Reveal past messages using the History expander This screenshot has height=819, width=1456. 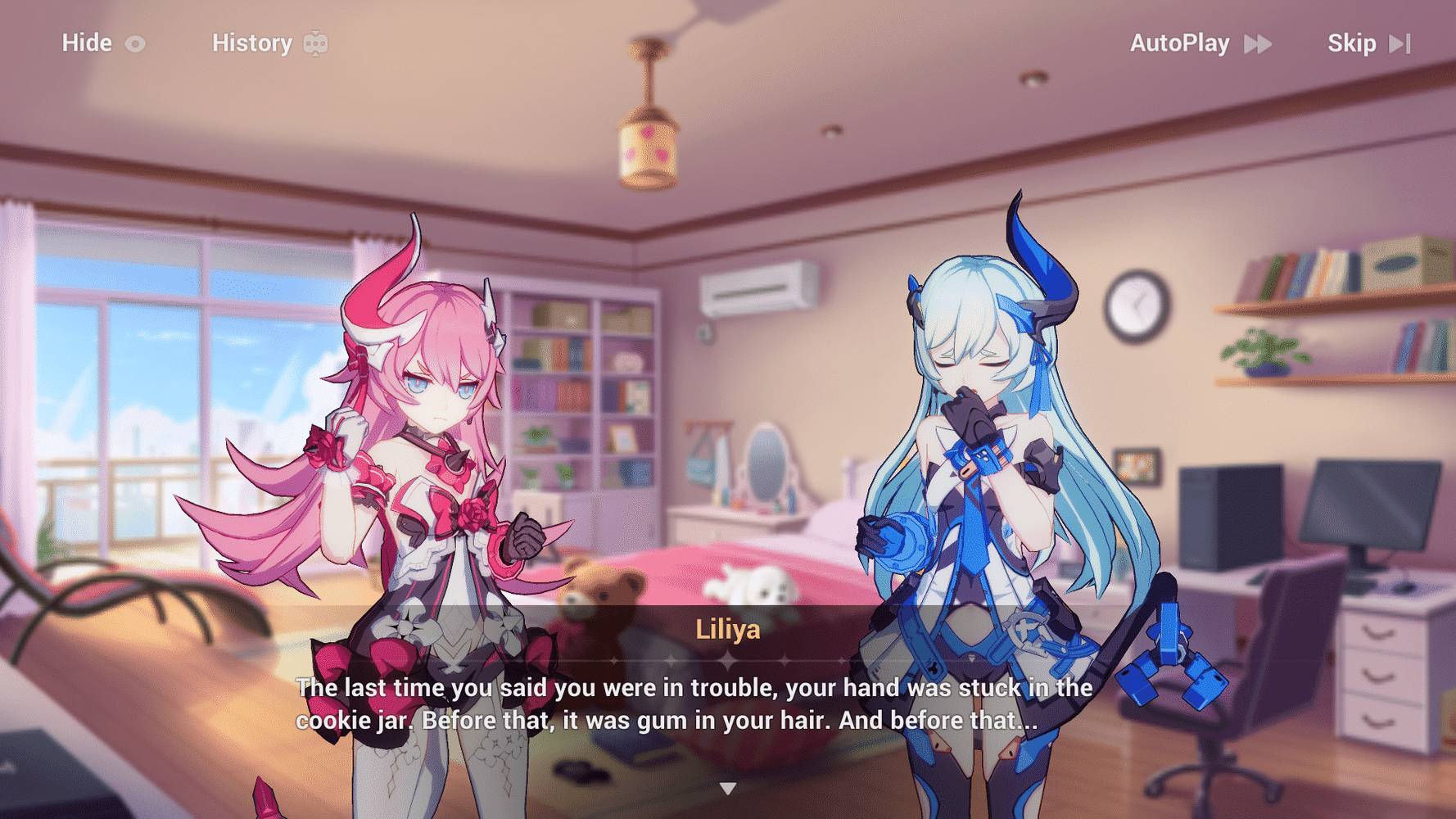251,43
